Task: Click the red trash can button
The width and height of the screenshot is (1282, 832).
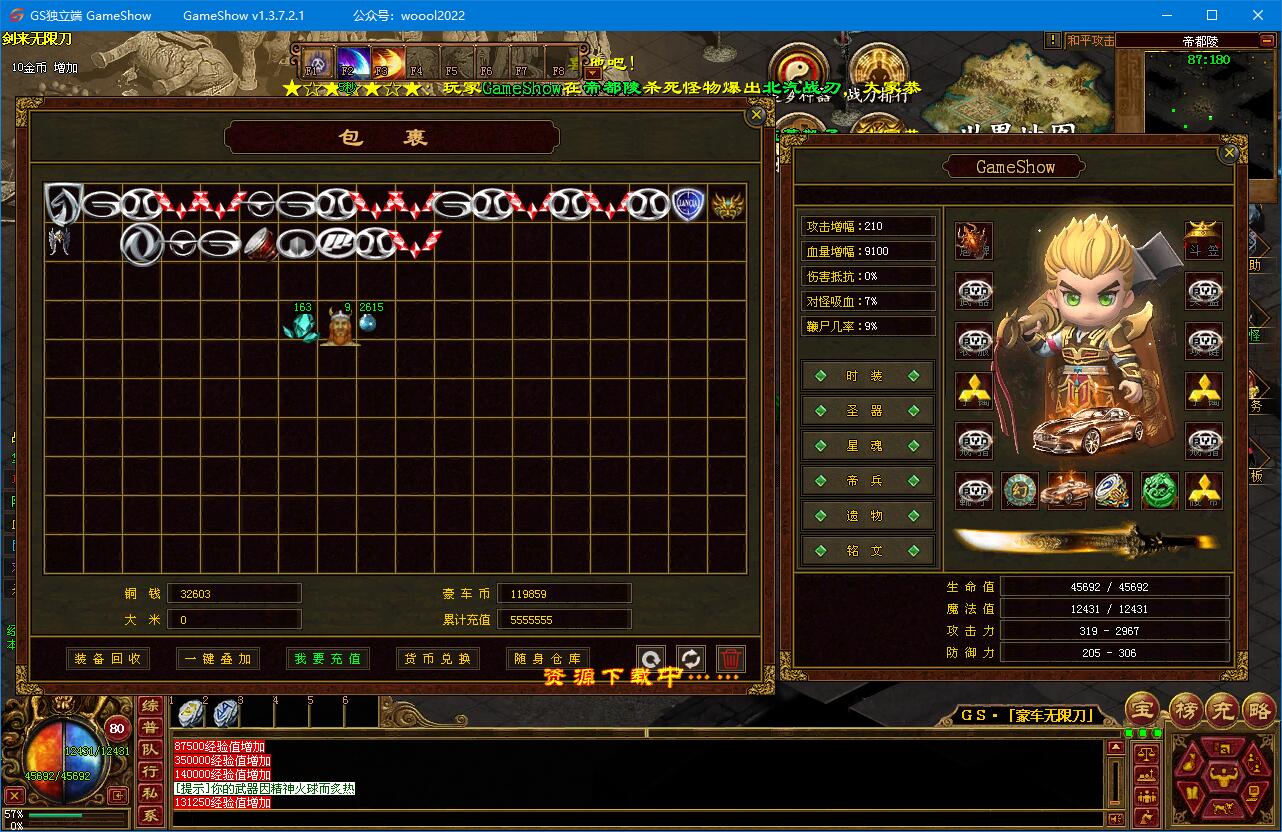Action: click(x=731, y=659)
